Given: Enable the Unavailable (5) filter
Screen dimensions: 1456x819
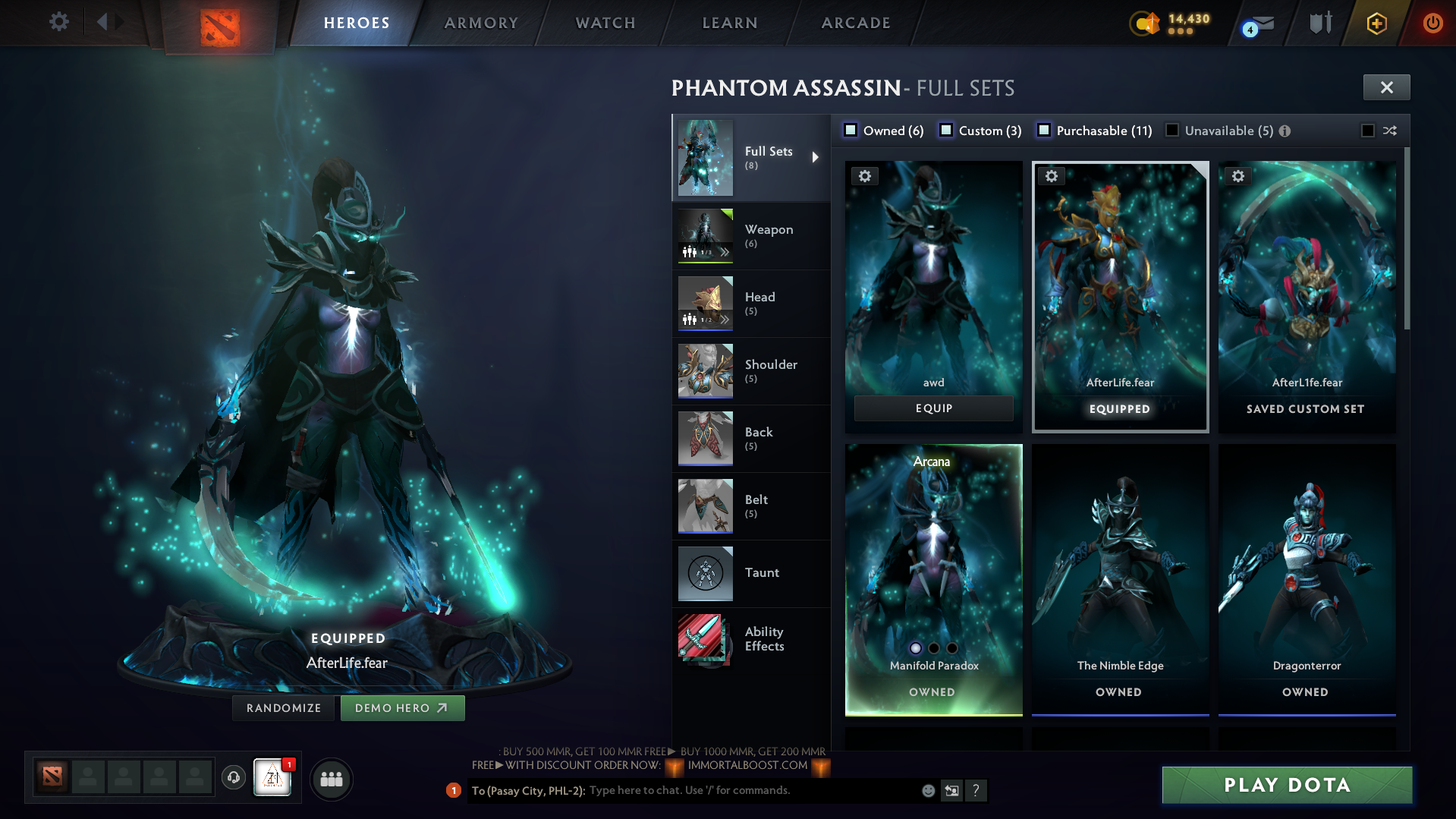Looking at the screenshot, I should point(1172,130).
